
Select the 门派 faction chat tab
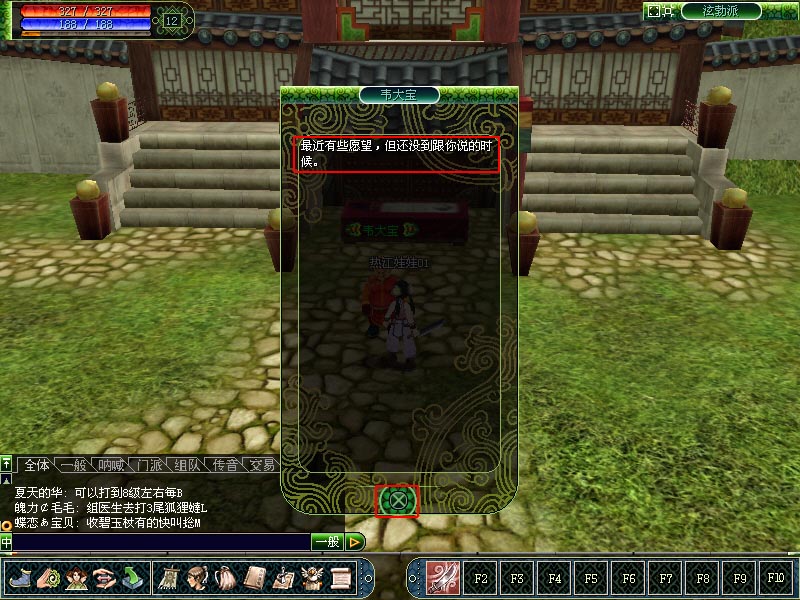pos(150,464)
